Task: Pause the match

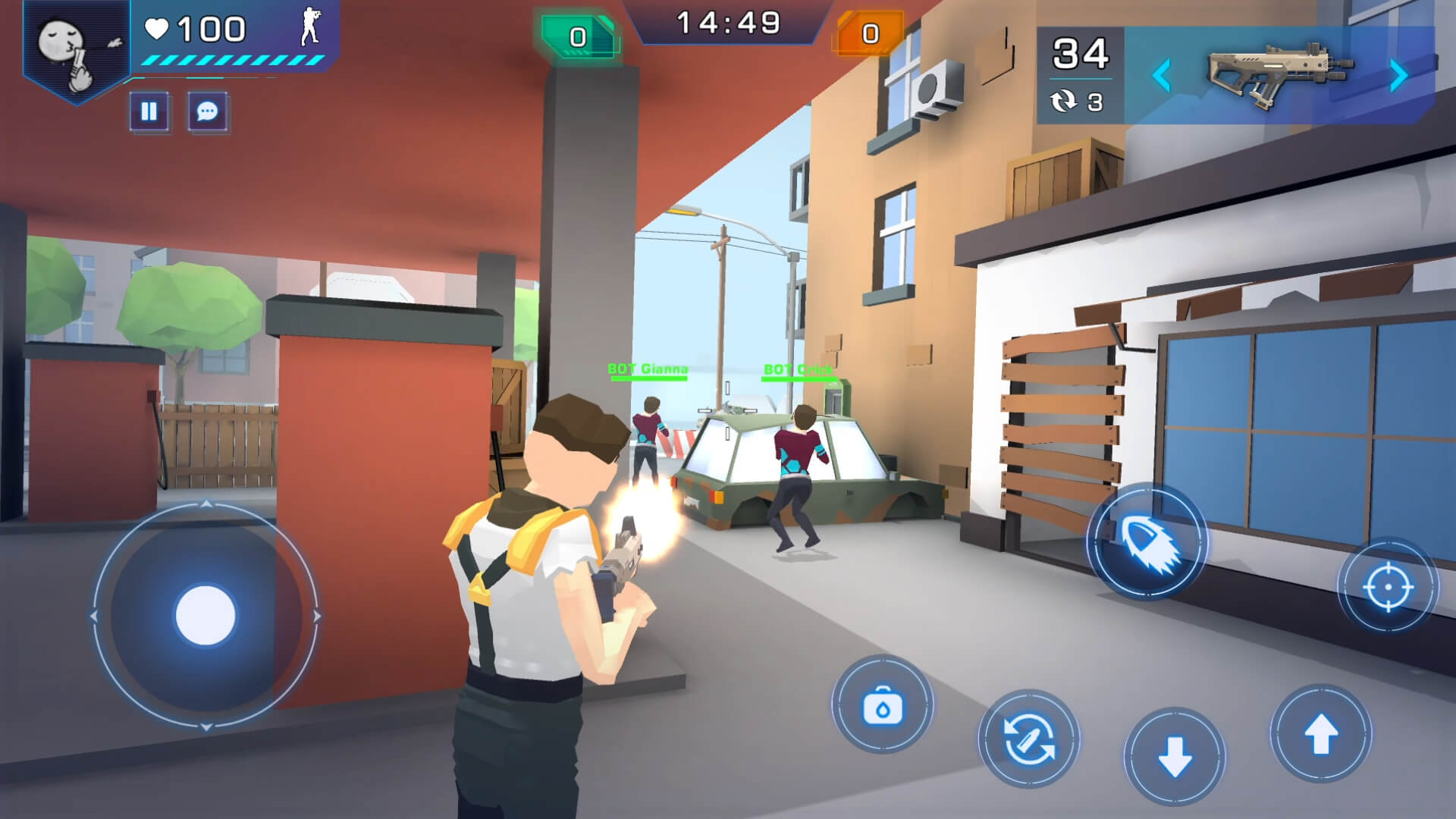Action: [149, 112]
